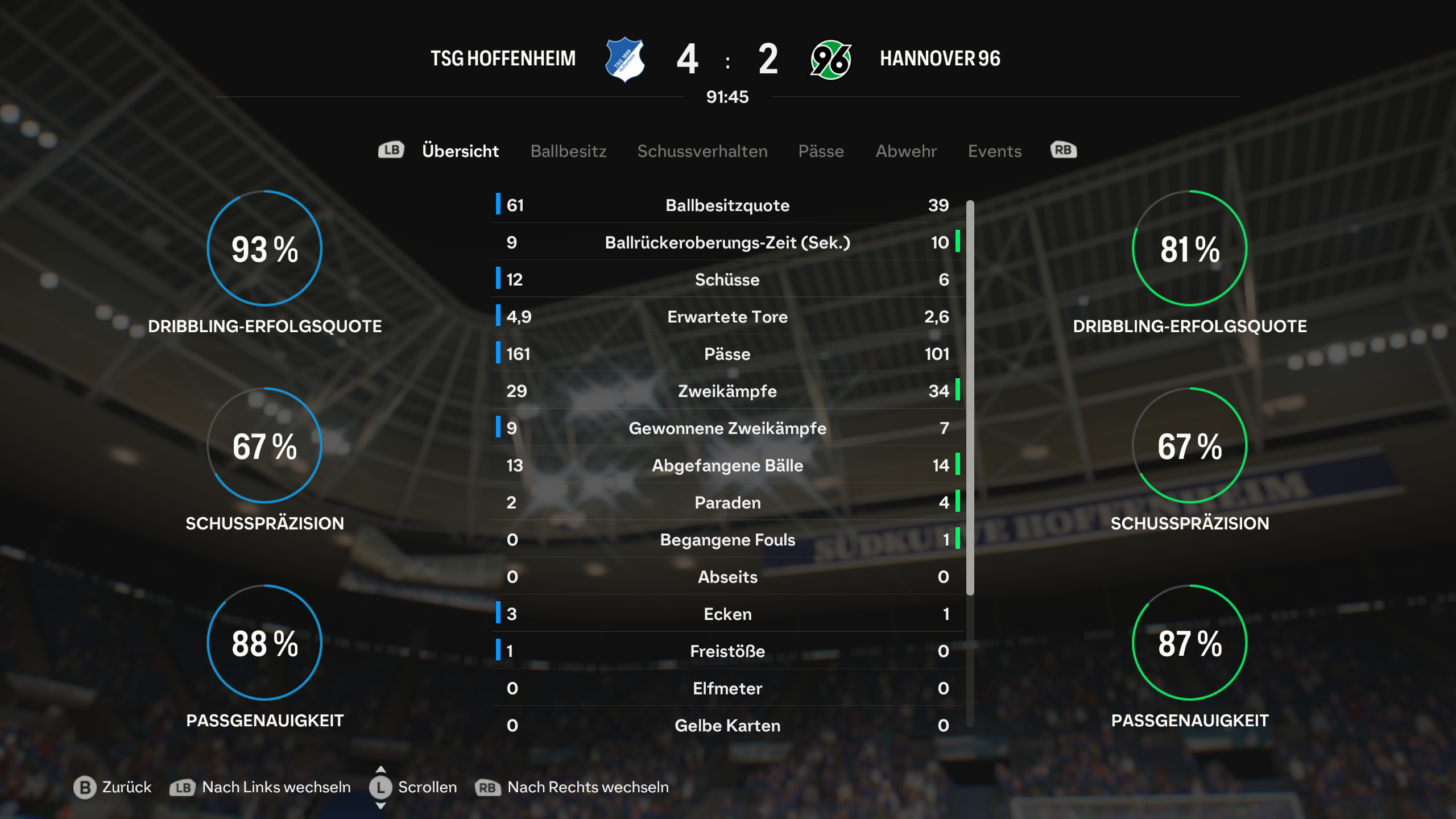Open the Events tab

(x=995, y=151)
